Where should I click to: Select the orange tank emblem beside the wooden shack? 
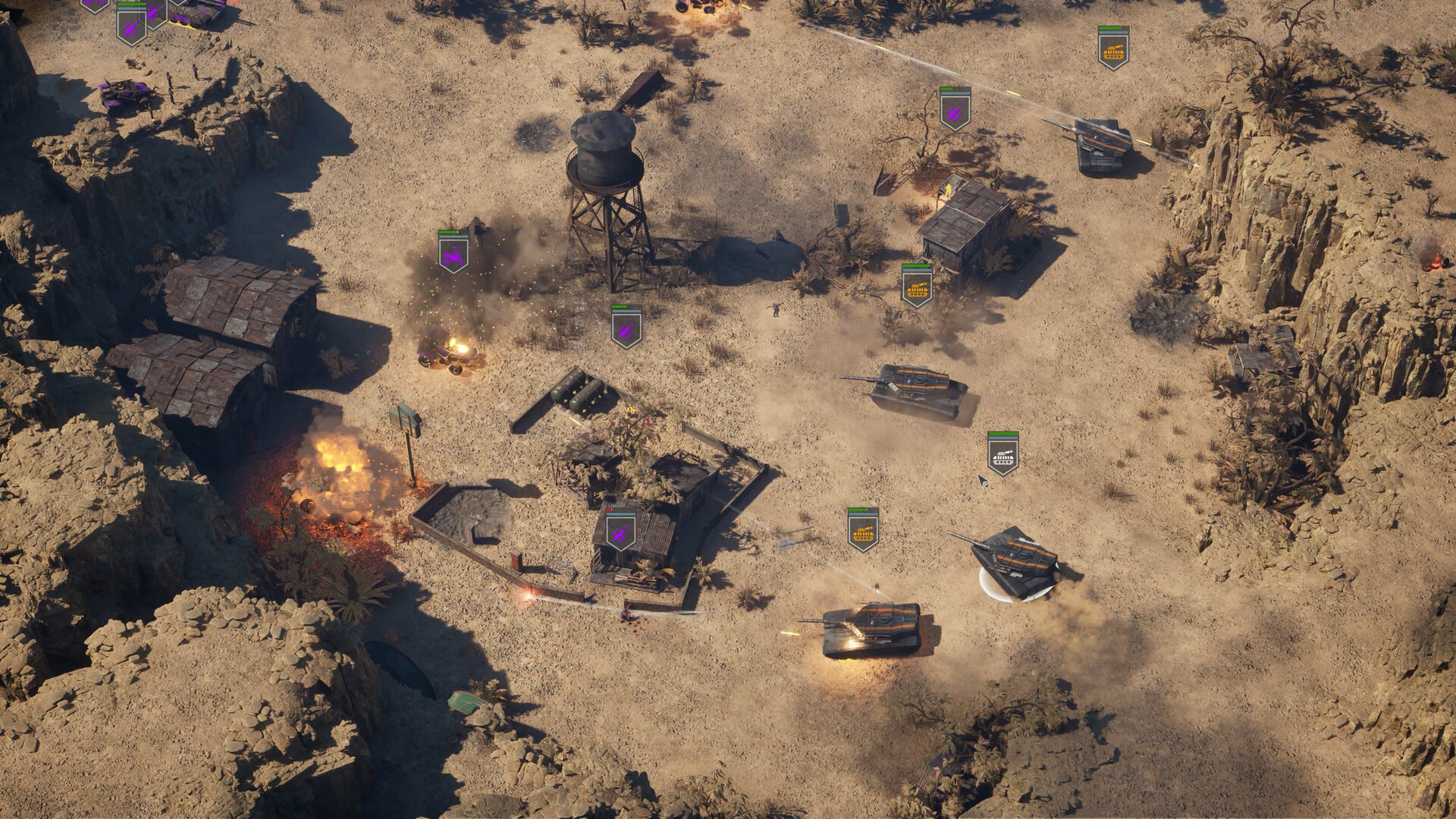[918, 288]
